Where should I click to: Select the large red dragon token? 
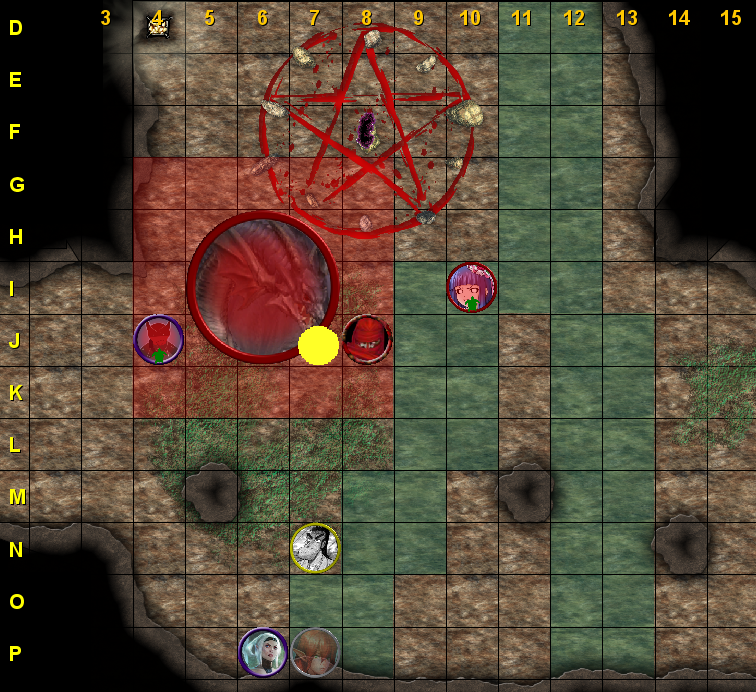(x=263, y=287)
